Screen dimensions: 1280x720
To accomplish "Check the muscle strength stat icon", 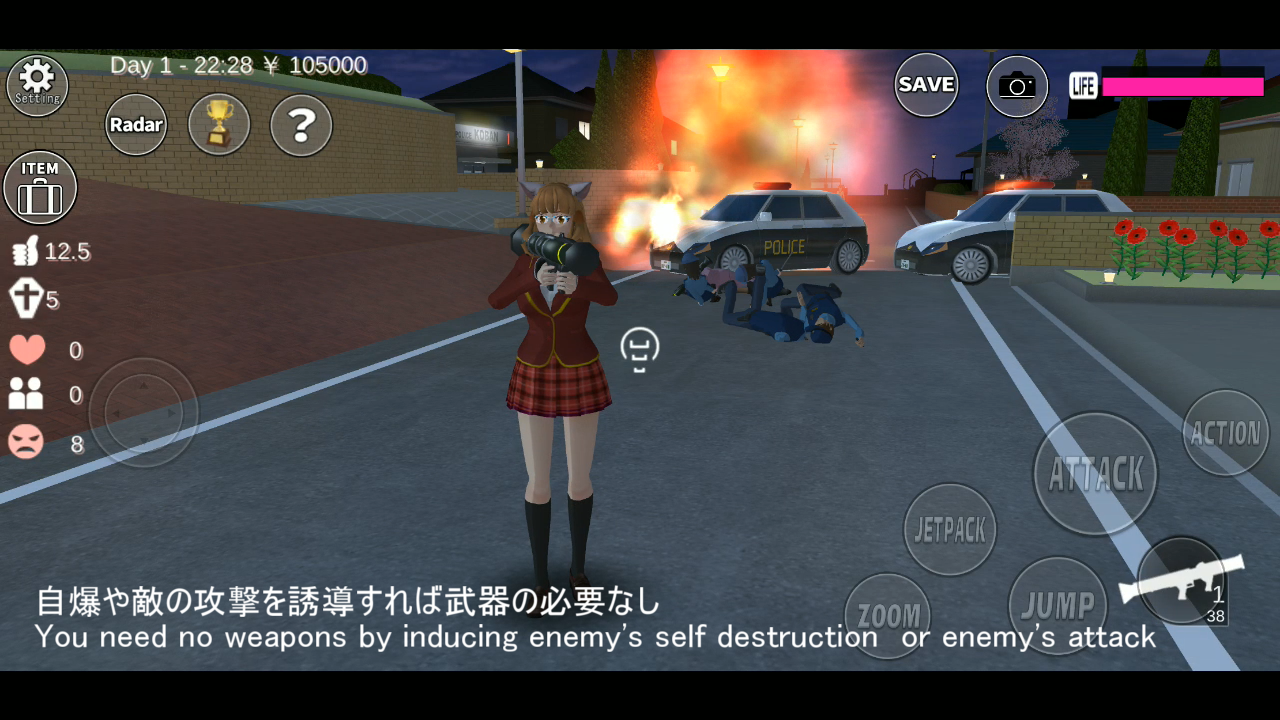I will tap(25, 251).
